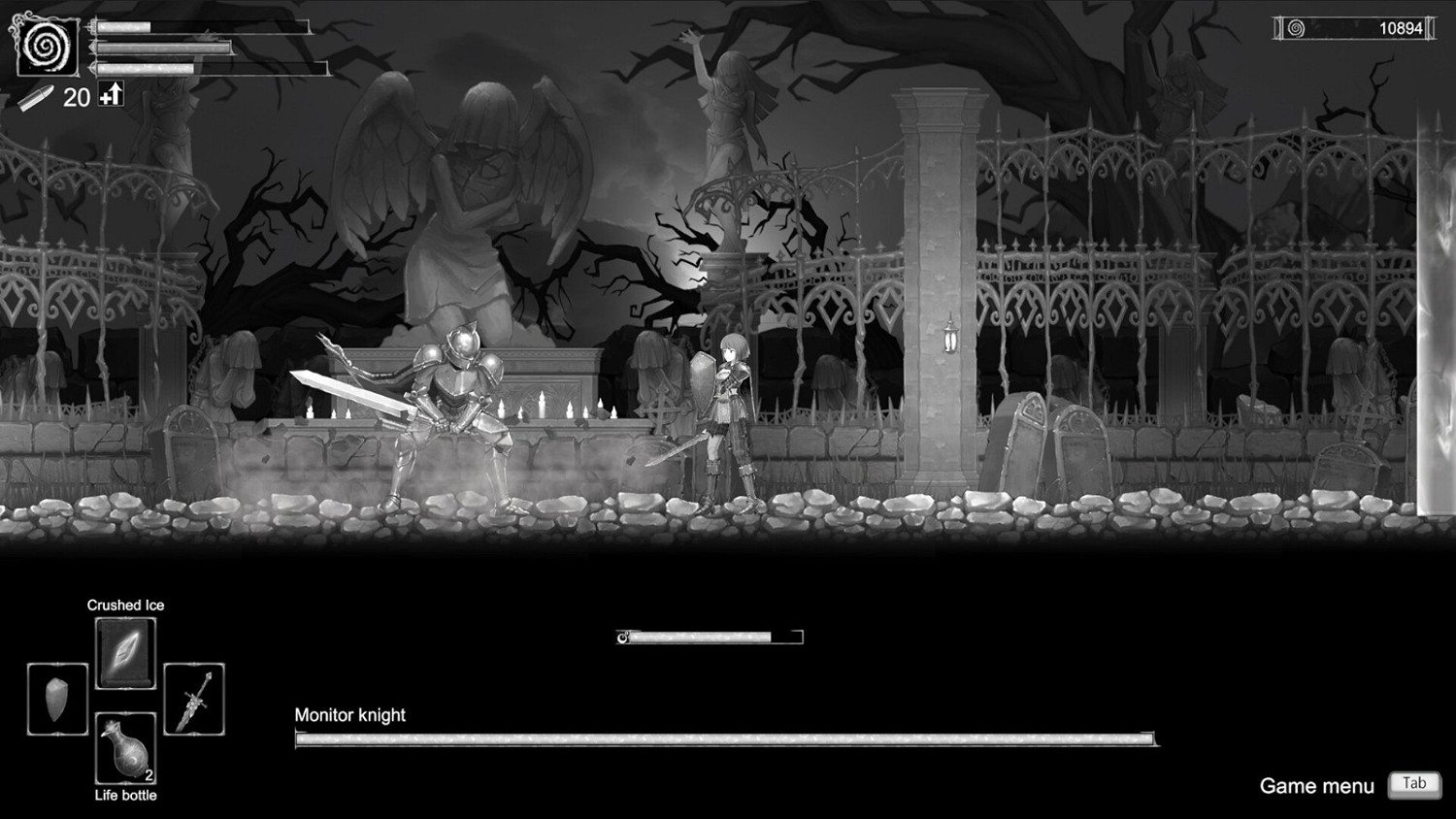Click the middle stamina bar

[160, 47]
